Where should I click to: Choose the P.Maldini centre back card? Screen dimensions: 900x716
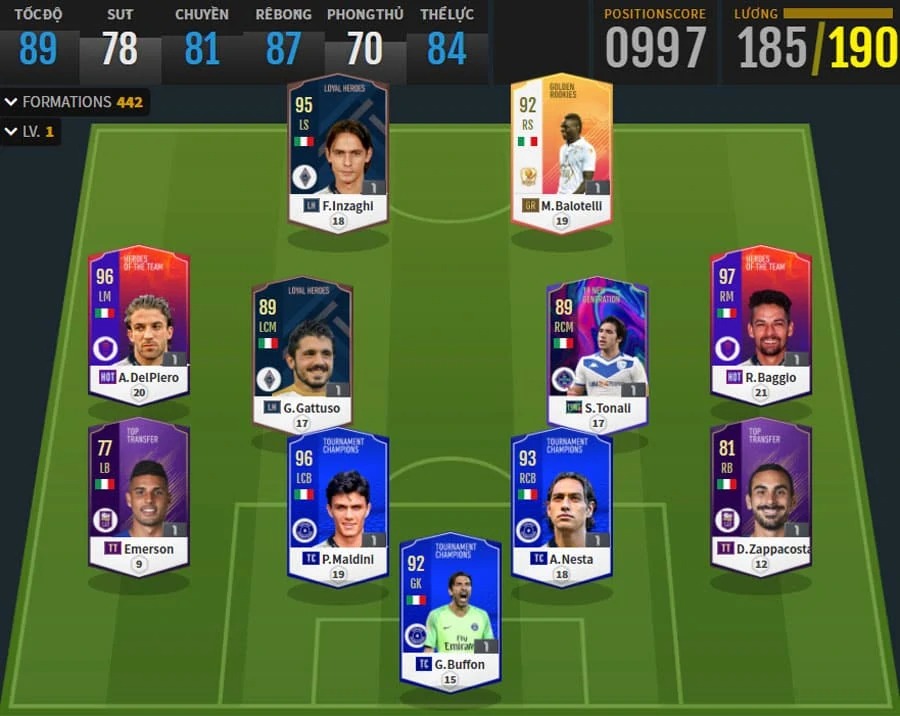point(338,505)
